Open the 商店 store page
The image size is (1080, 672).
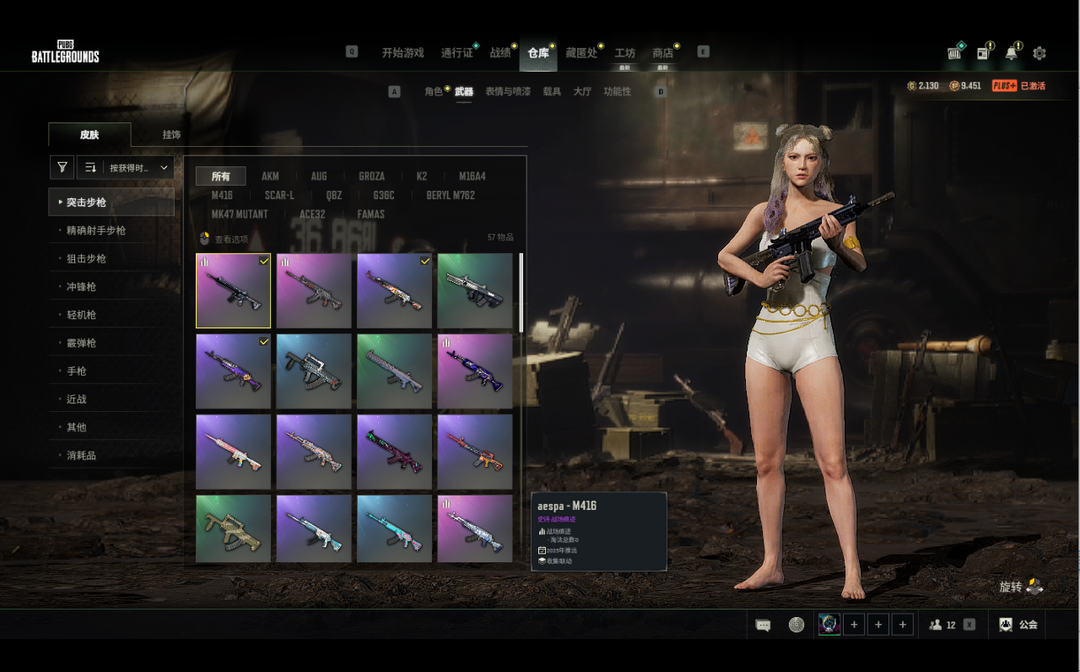tap(662, 53)
